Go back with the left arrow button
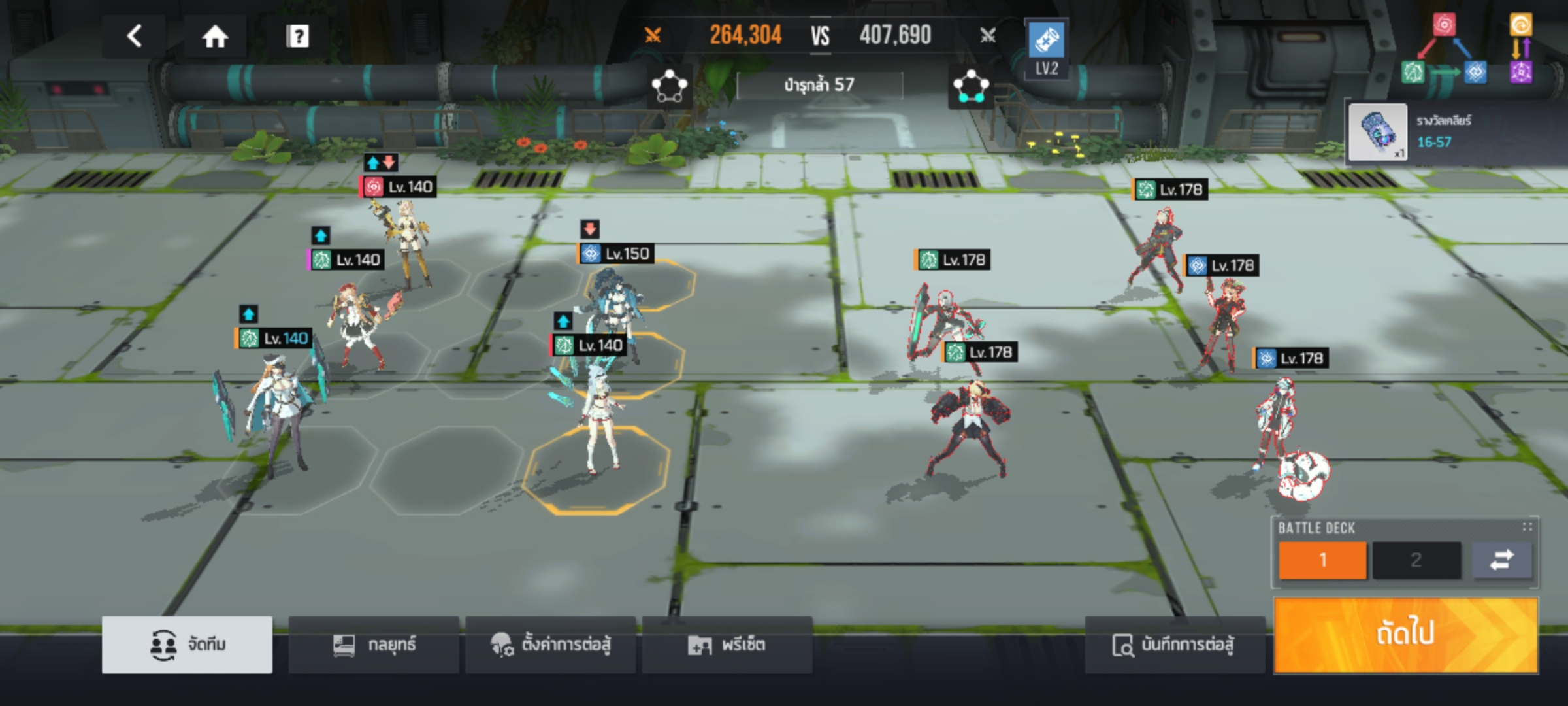 (135, 36)
